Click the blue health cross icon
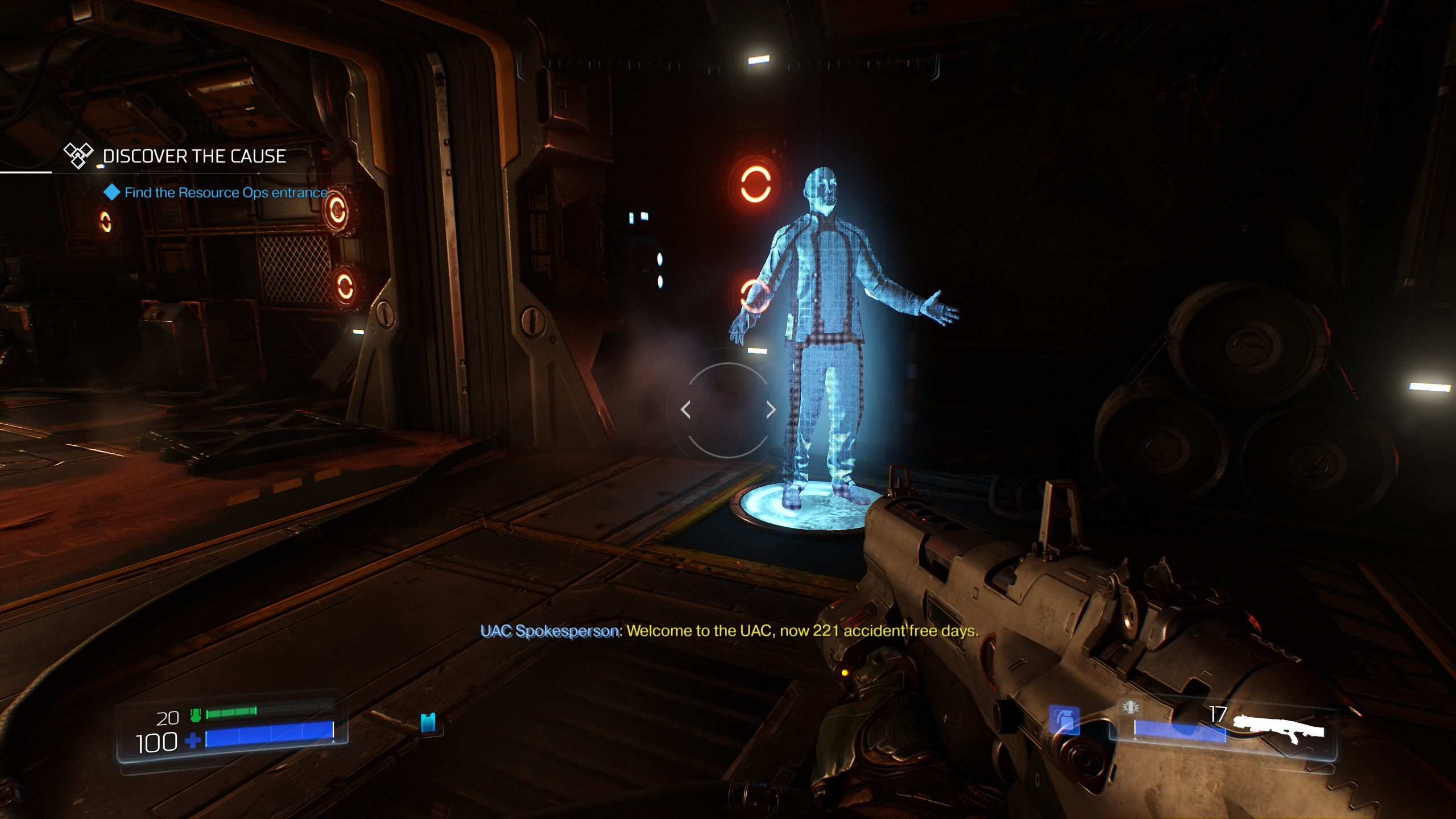 click(x=193, y=741)
